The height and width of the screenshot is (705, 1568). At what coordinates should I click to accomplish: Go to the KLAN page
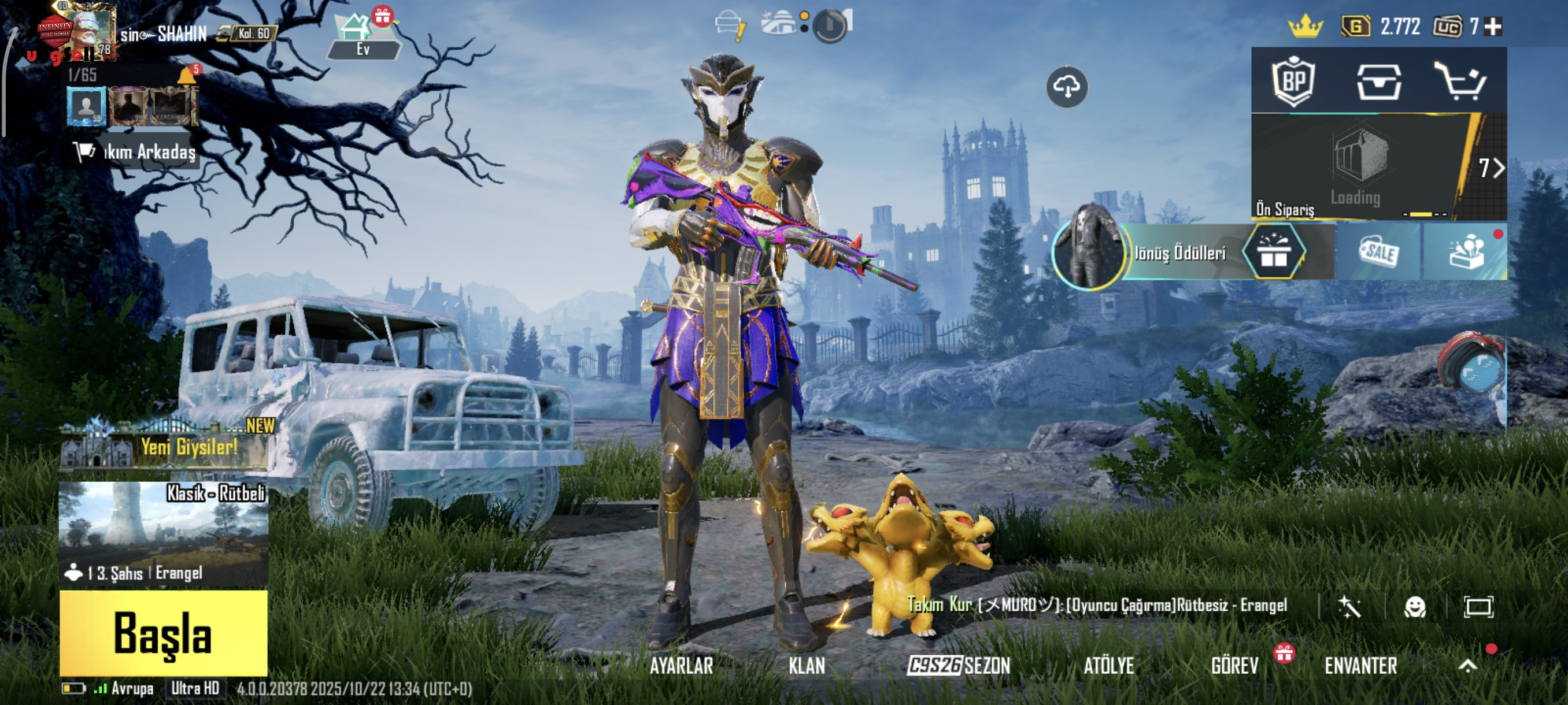click(x=807, y=666)
